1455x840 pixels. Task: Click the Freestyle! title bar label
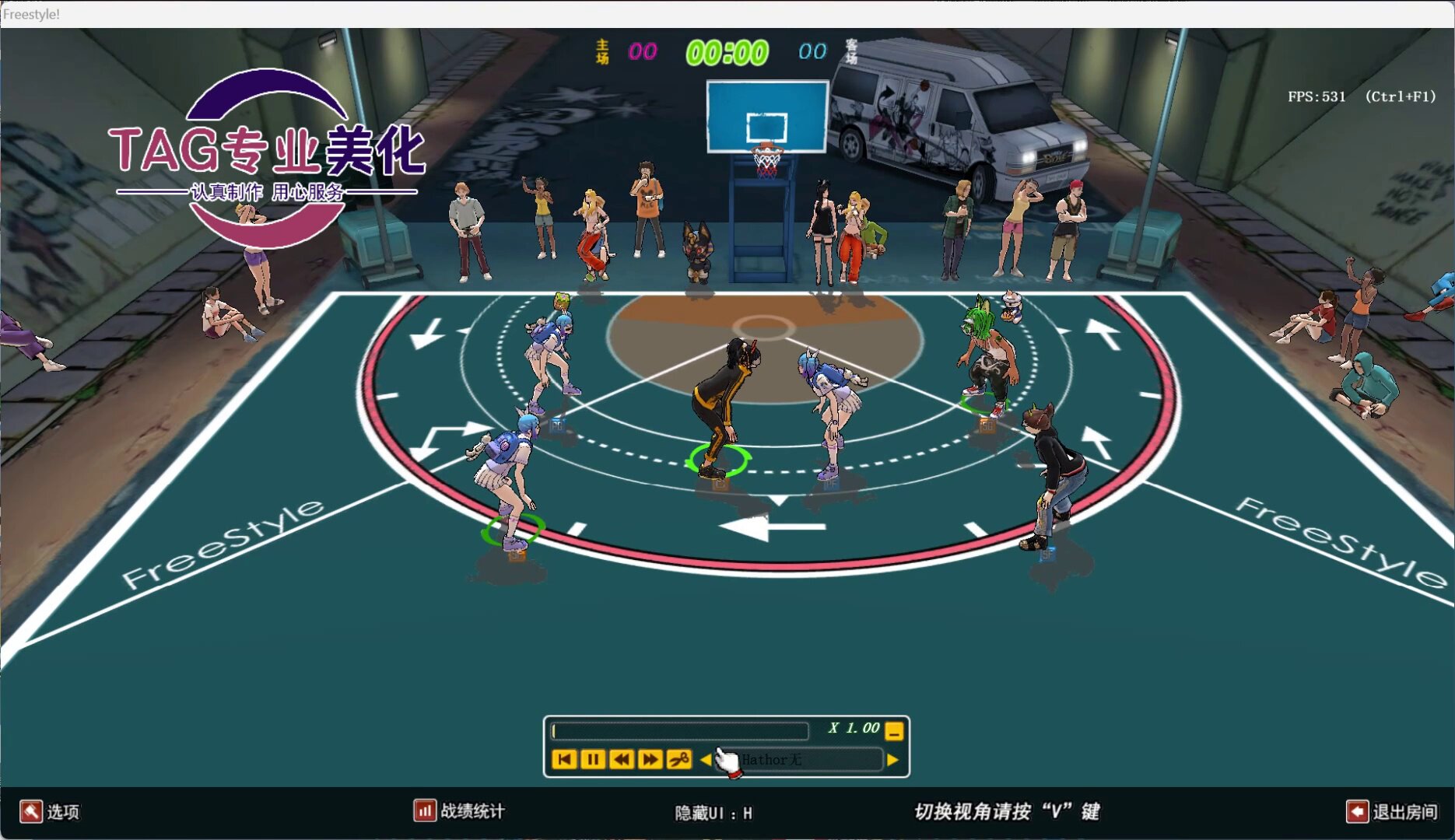click(x=30, y=12)
